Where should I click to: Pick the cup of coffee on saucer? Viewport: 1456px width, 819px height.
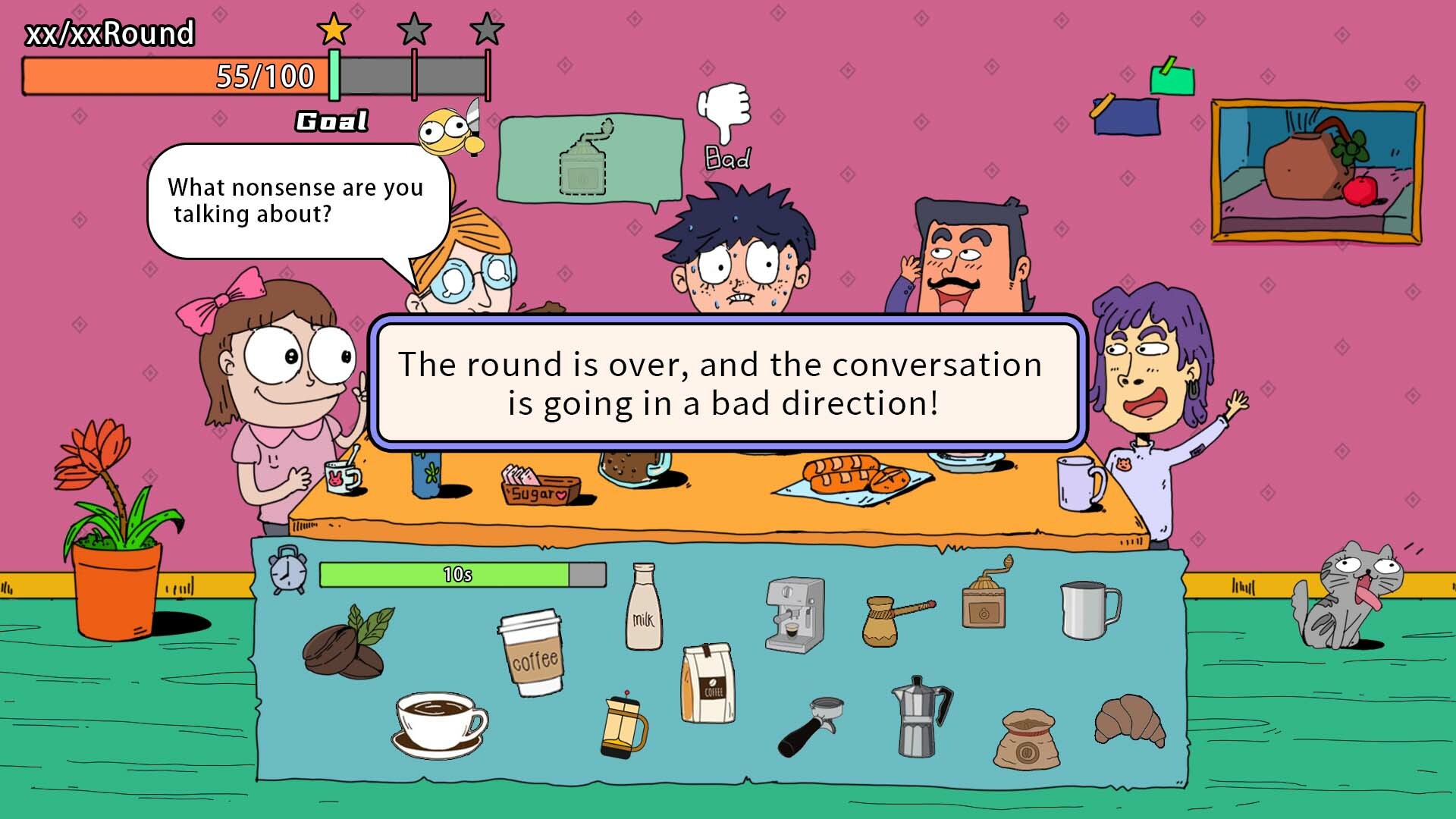(440, 723)
